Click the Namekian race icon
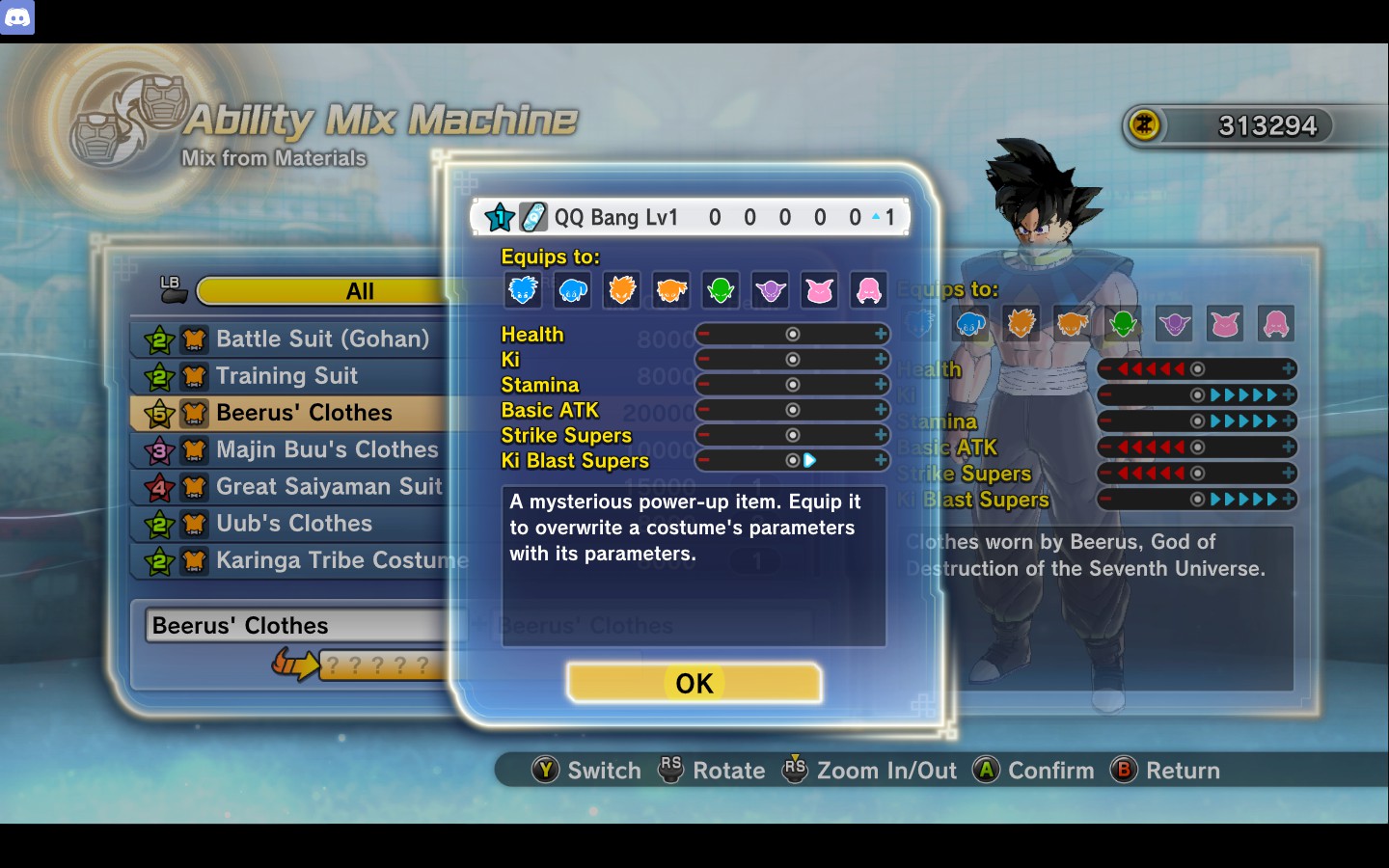Screen dimensions: 1389x868 tap(721, 289)
